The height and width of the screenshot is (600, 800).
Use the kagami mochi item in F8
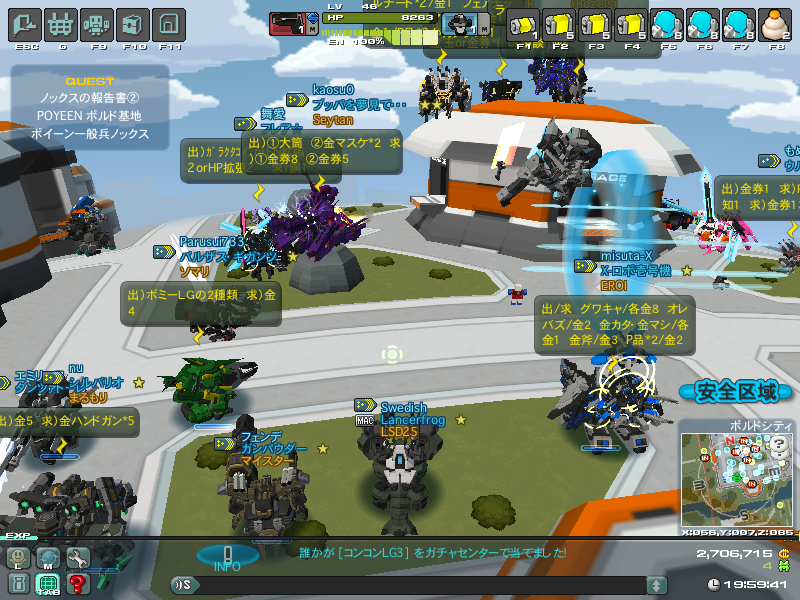point(777,24)
